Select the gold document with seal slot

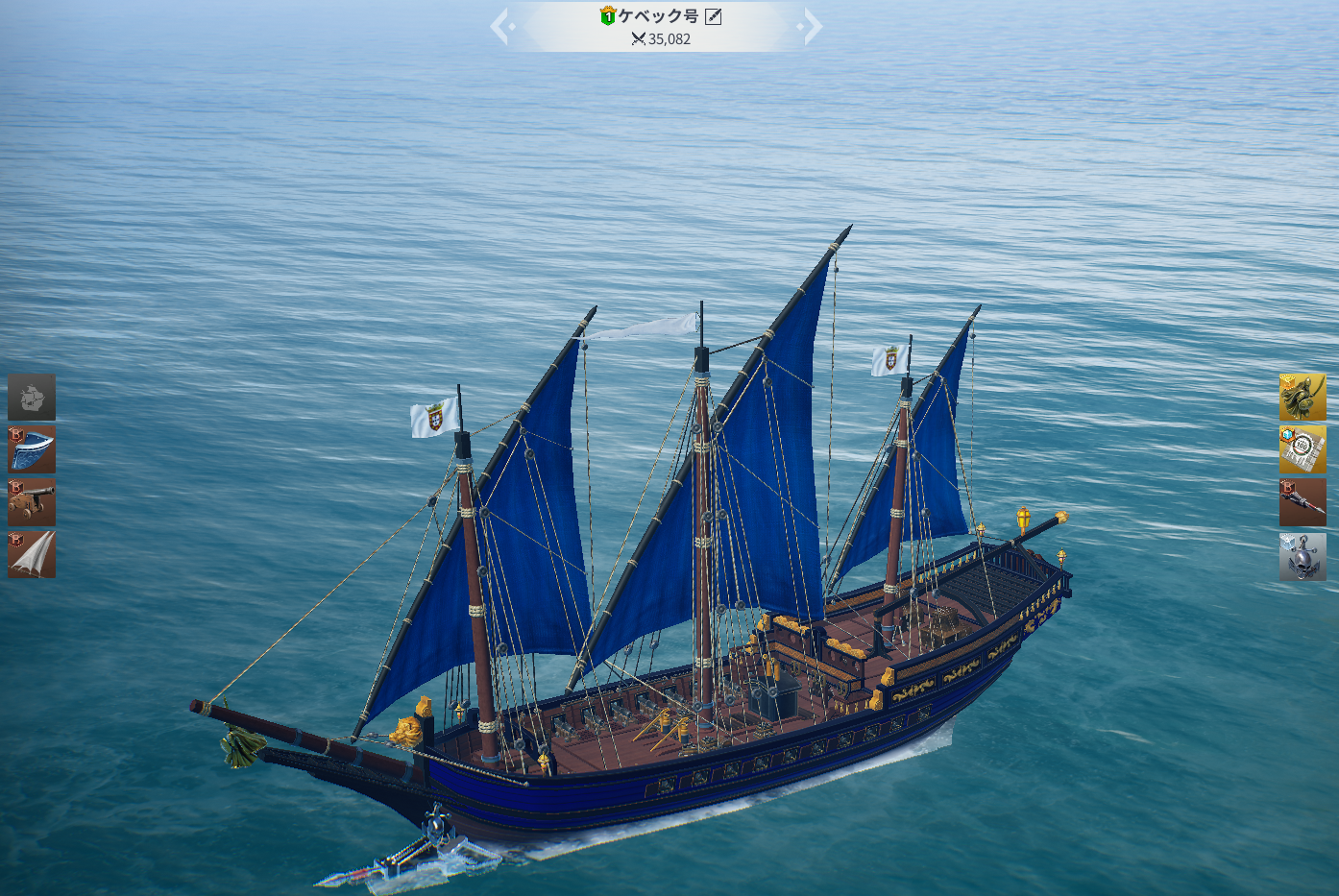click(1302, 449)
